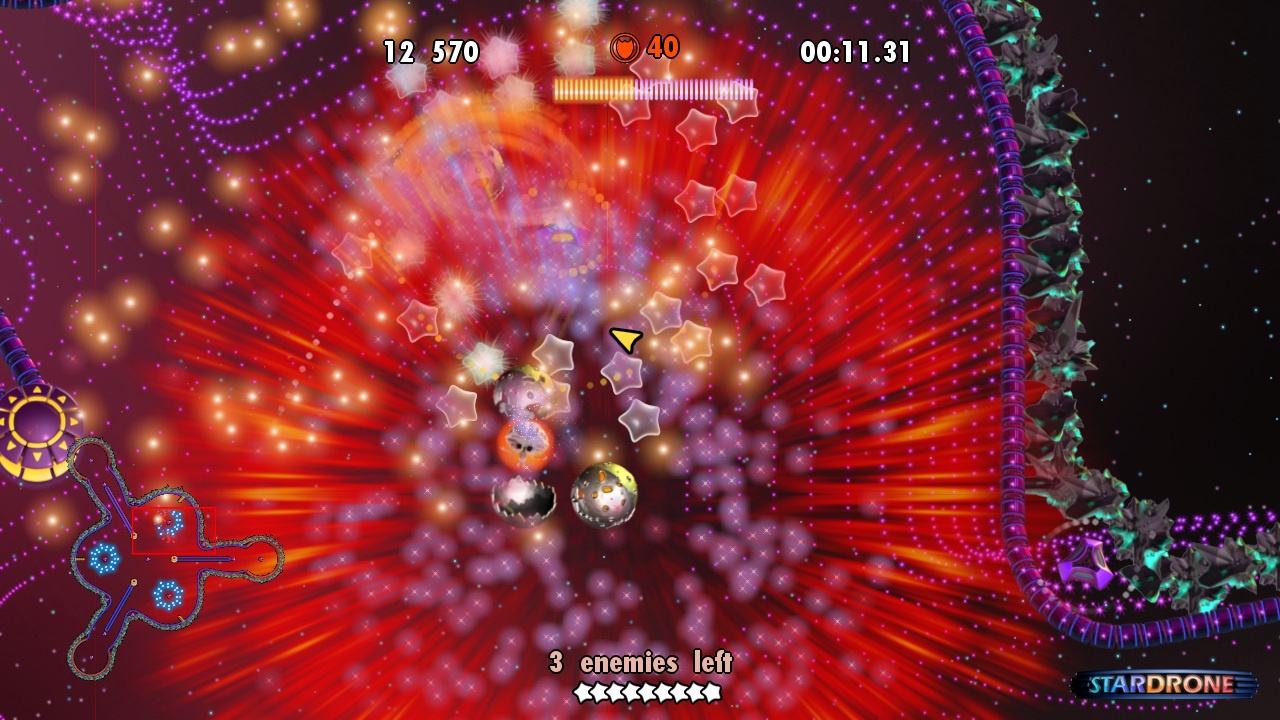Click the striped progress bar at top

click(x=652, y=89)
